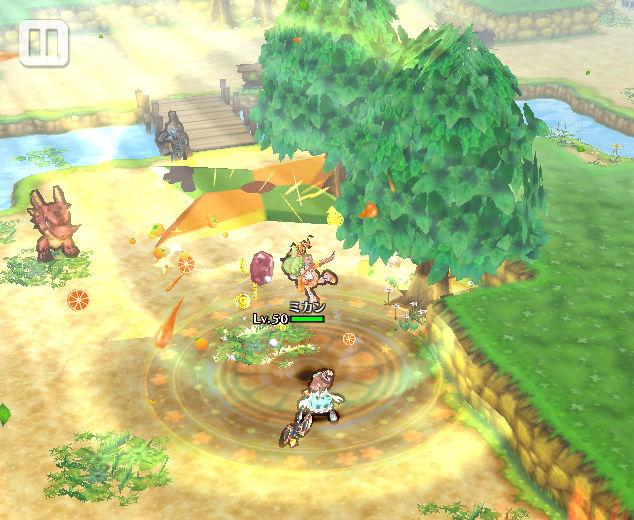Pause the game with the pause button
The width and height of the screenshot is (634, 520).
(43, 43)
